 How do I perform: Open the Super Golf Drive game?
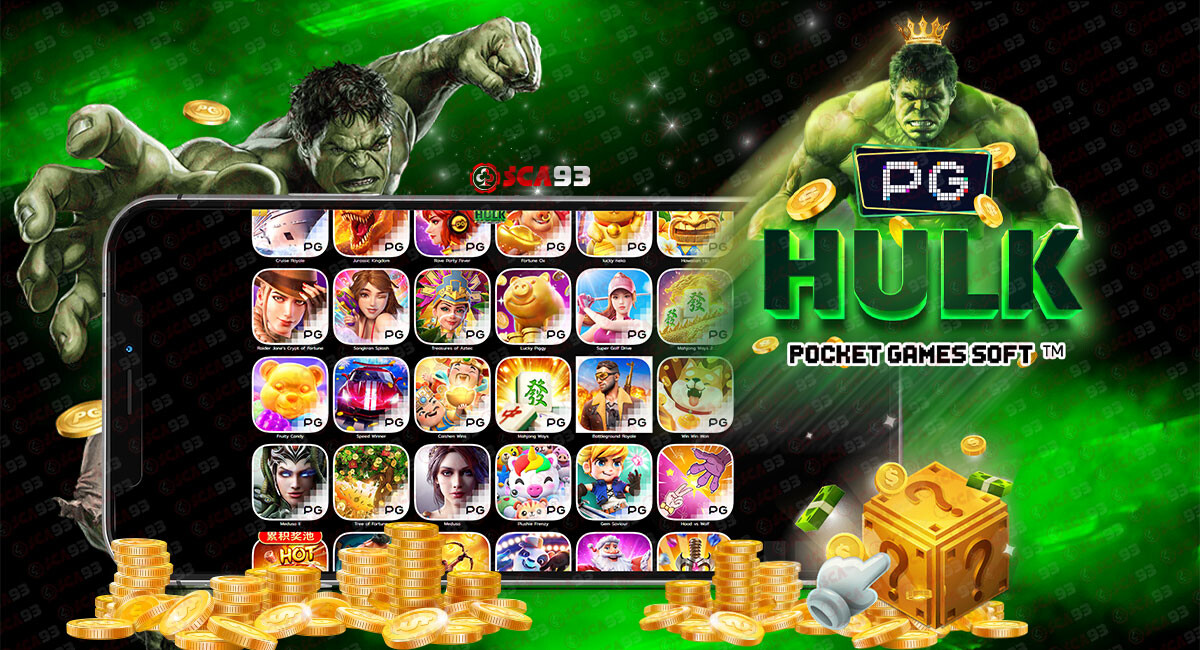point(614,305)
